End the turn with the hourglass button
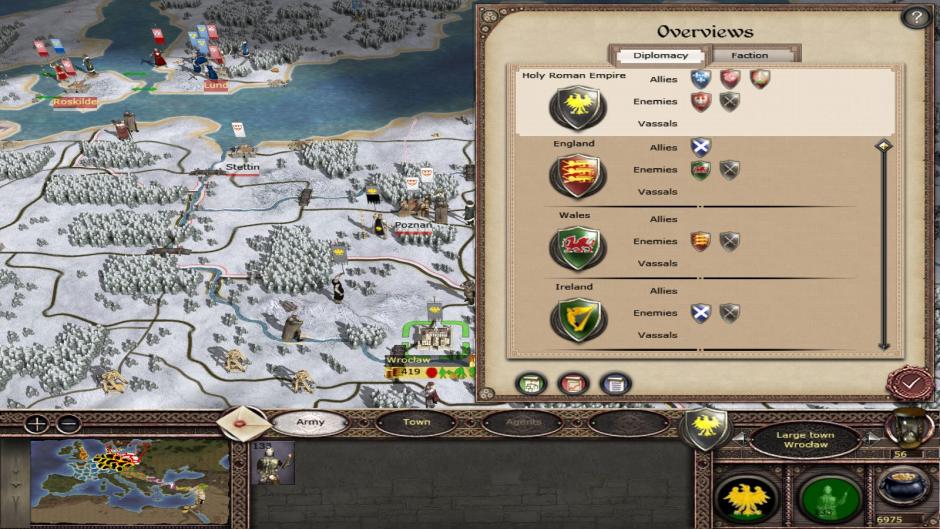The width and height of the screenshot is (940, 529). [909, 427]
